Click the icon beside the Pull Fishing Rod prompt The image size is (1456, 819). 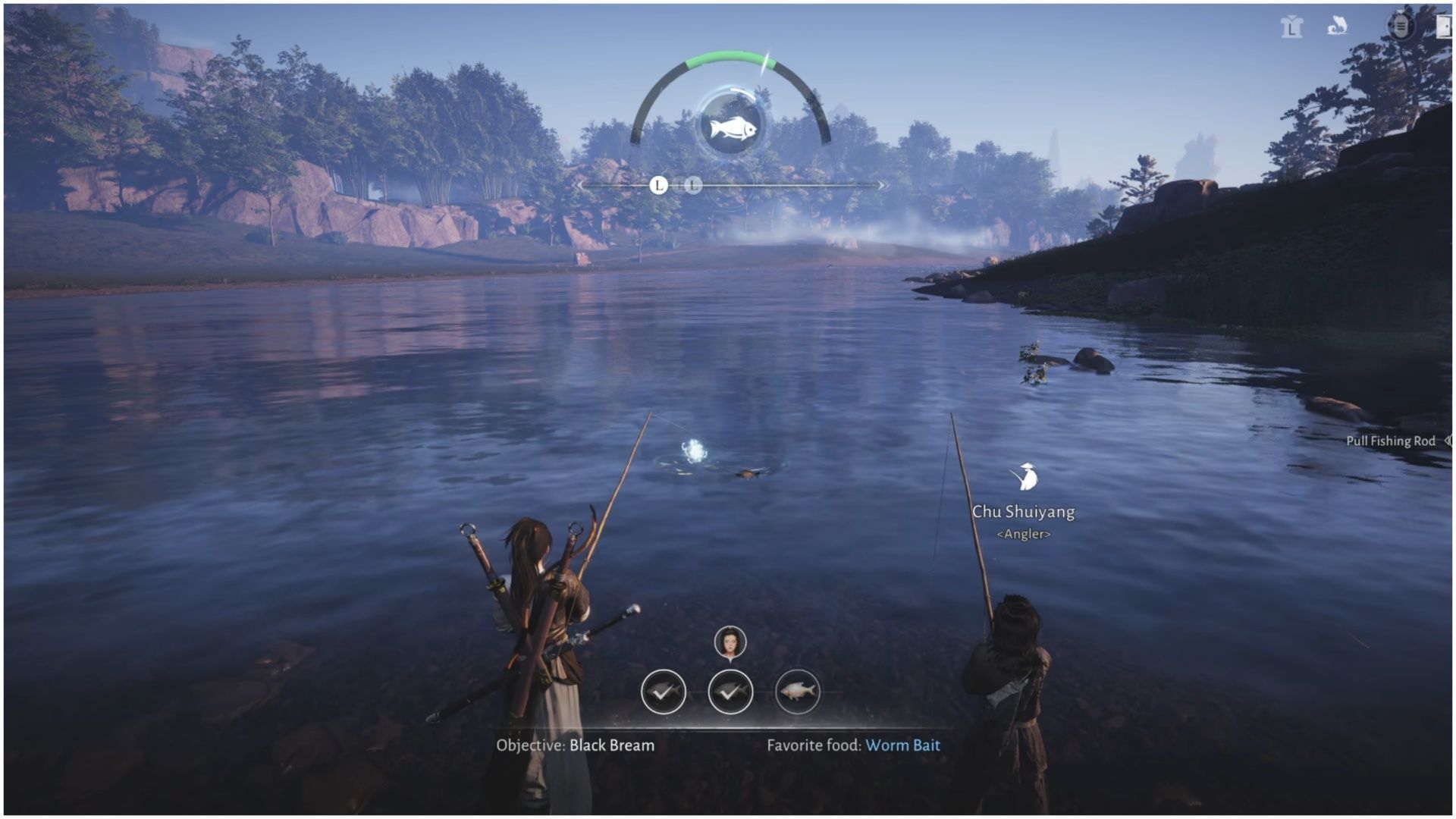(1448, 441)
